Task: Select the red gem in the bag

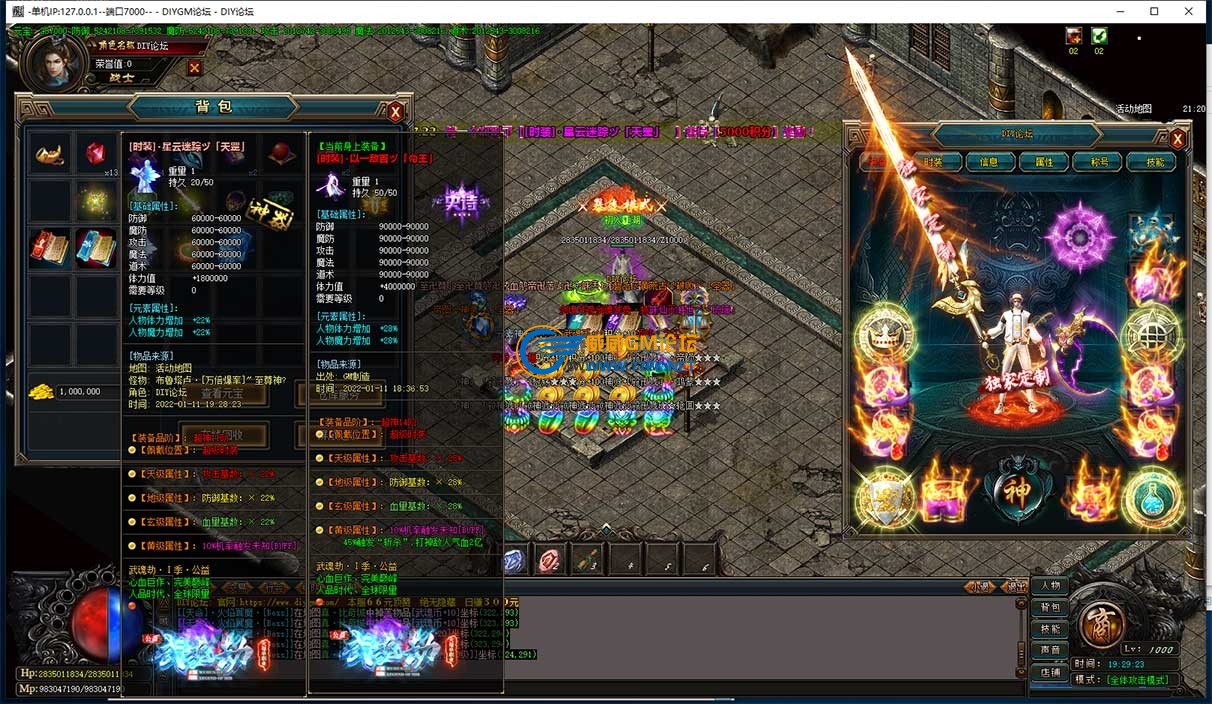Action: (96, 154)
